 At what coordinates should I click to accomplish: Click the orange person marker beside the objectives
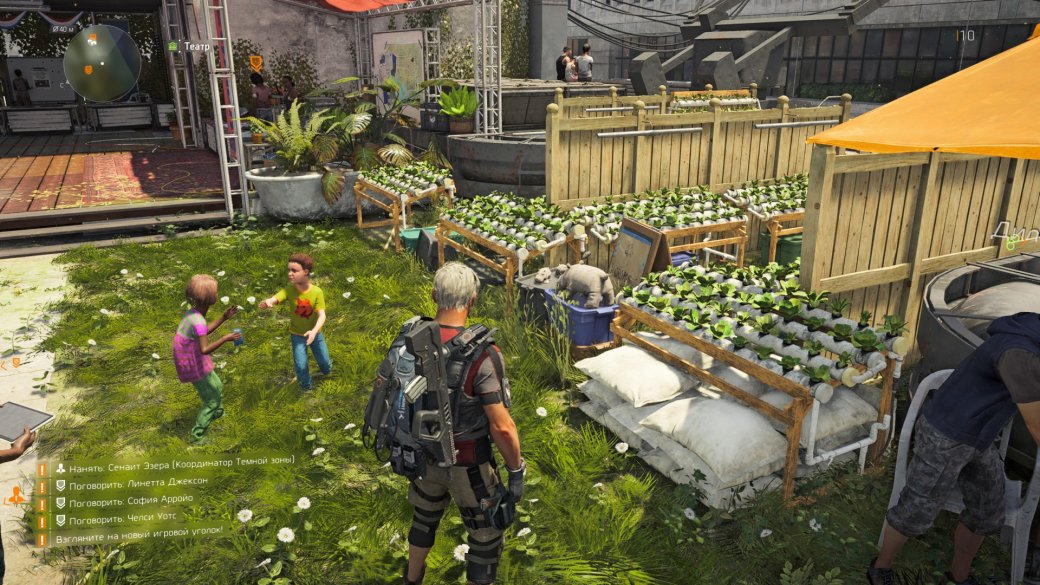[15, 495]
